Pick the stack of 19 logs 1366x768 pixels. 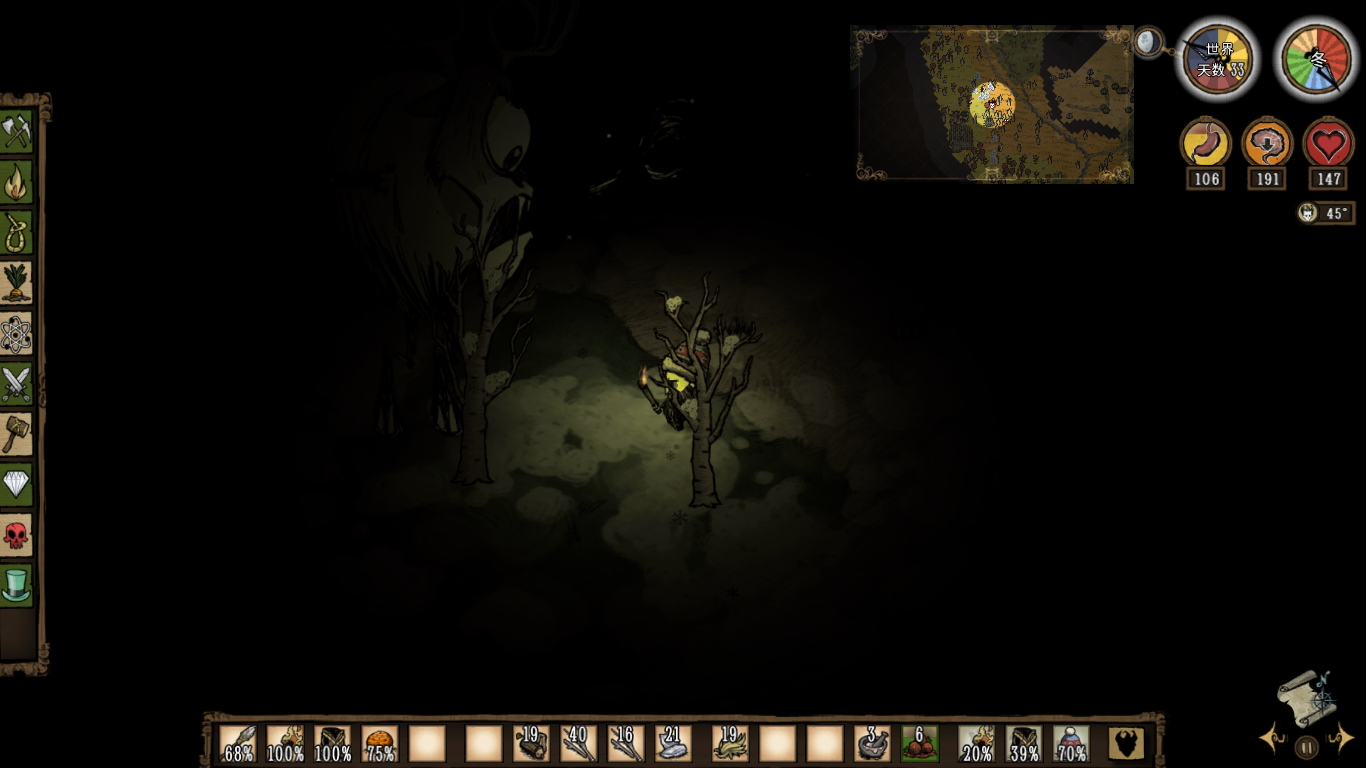coord(530,744)
